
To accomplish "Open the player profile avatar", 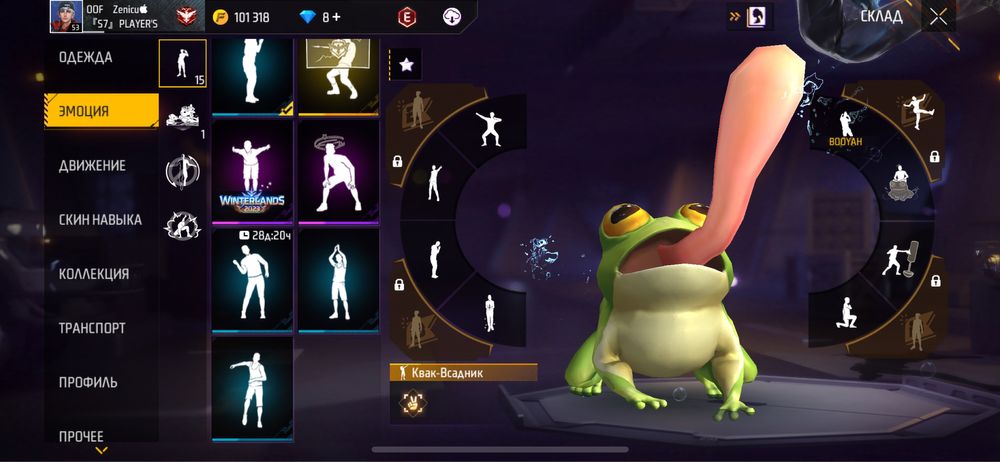I will pos(65,16).
